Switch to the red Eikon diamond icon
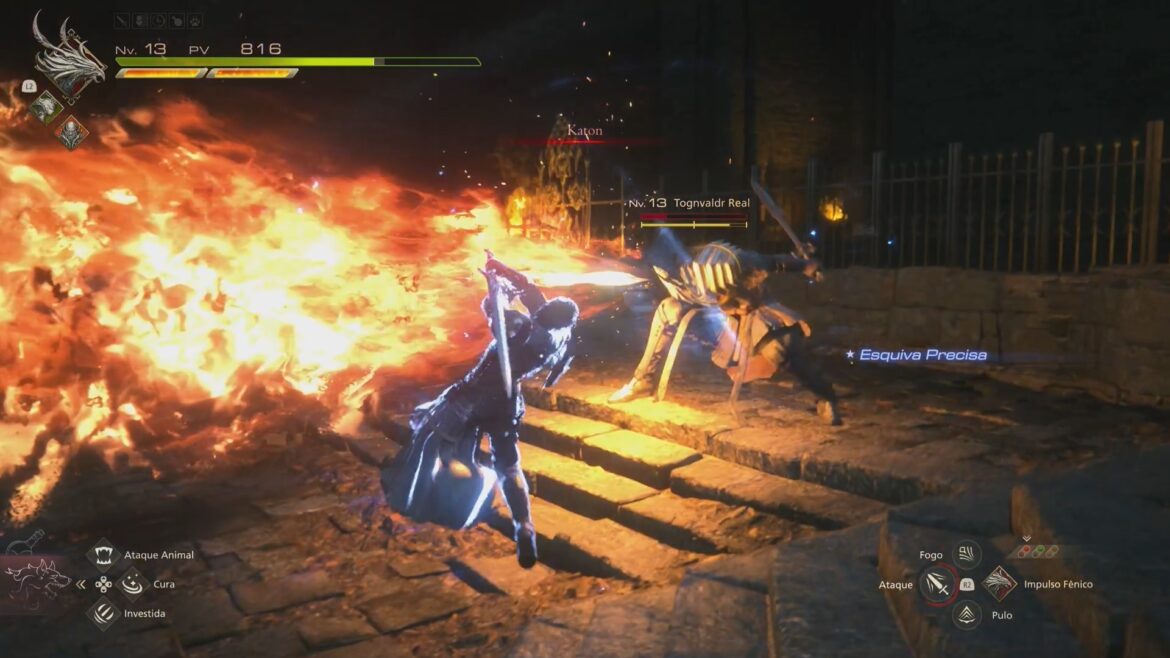The width and height of the screenshot is (1170, 658). [71, 131]
